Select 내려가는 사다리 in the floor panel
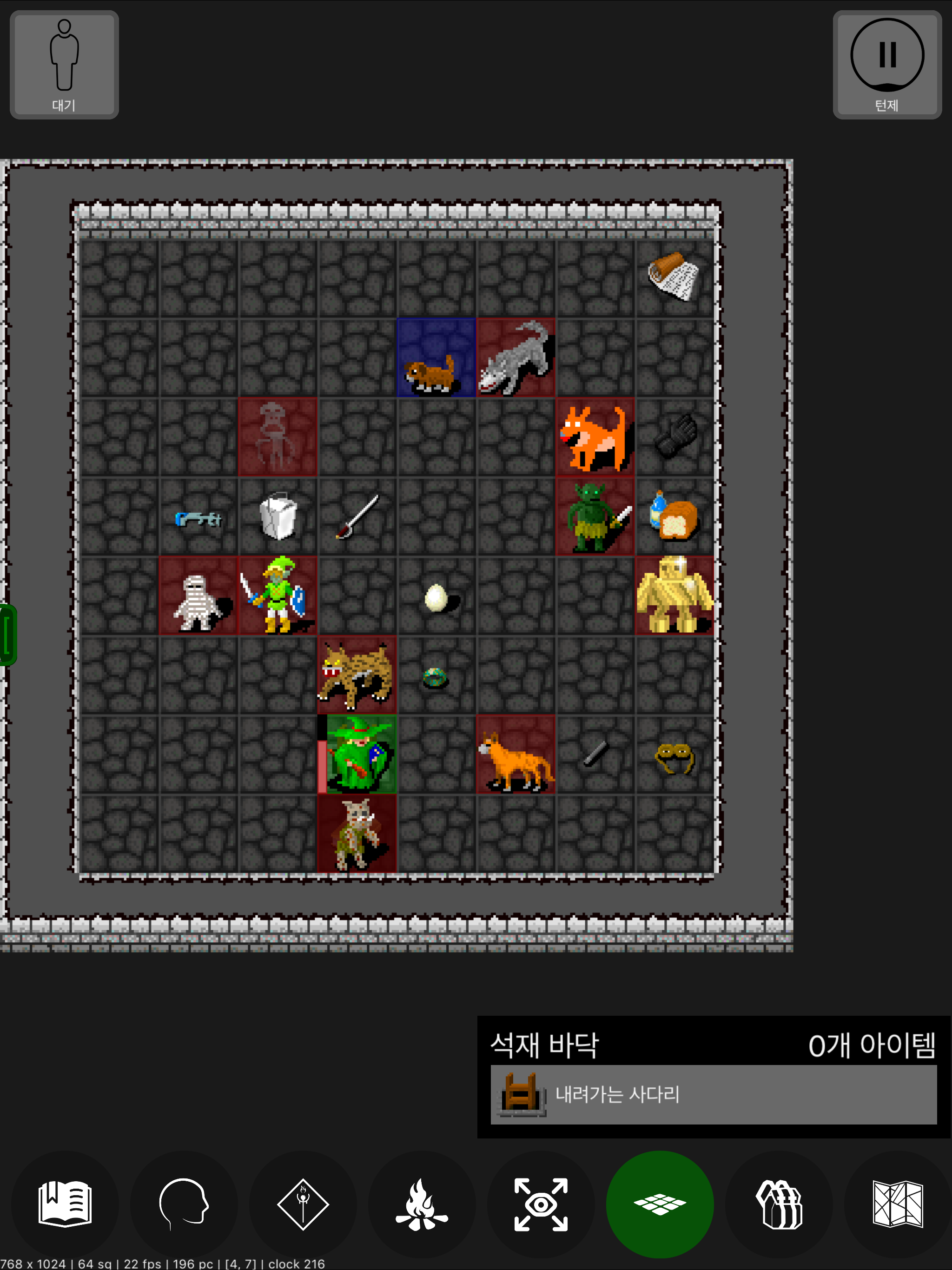 click(712, 1094)
